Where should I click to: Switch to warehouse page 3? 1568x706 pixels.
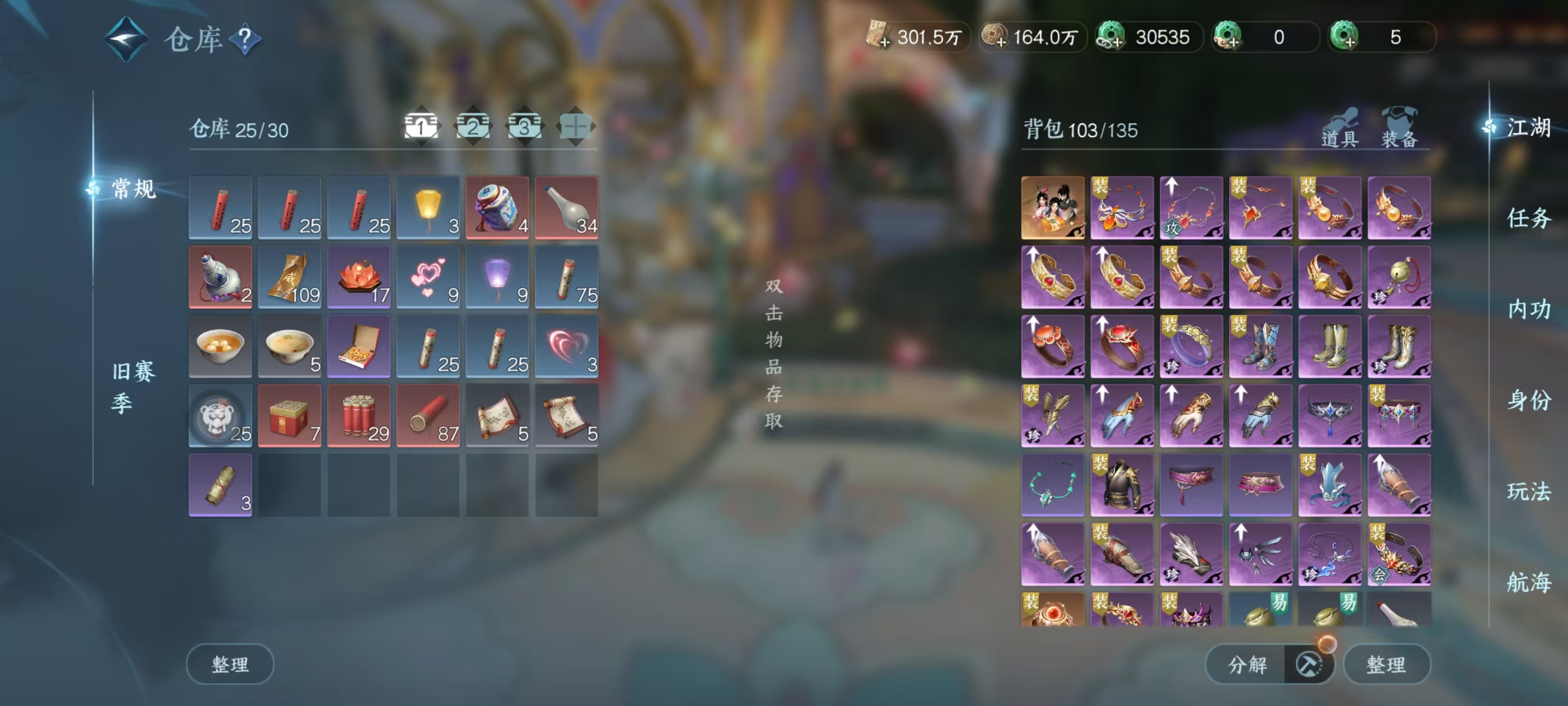(x=524, y=127)
